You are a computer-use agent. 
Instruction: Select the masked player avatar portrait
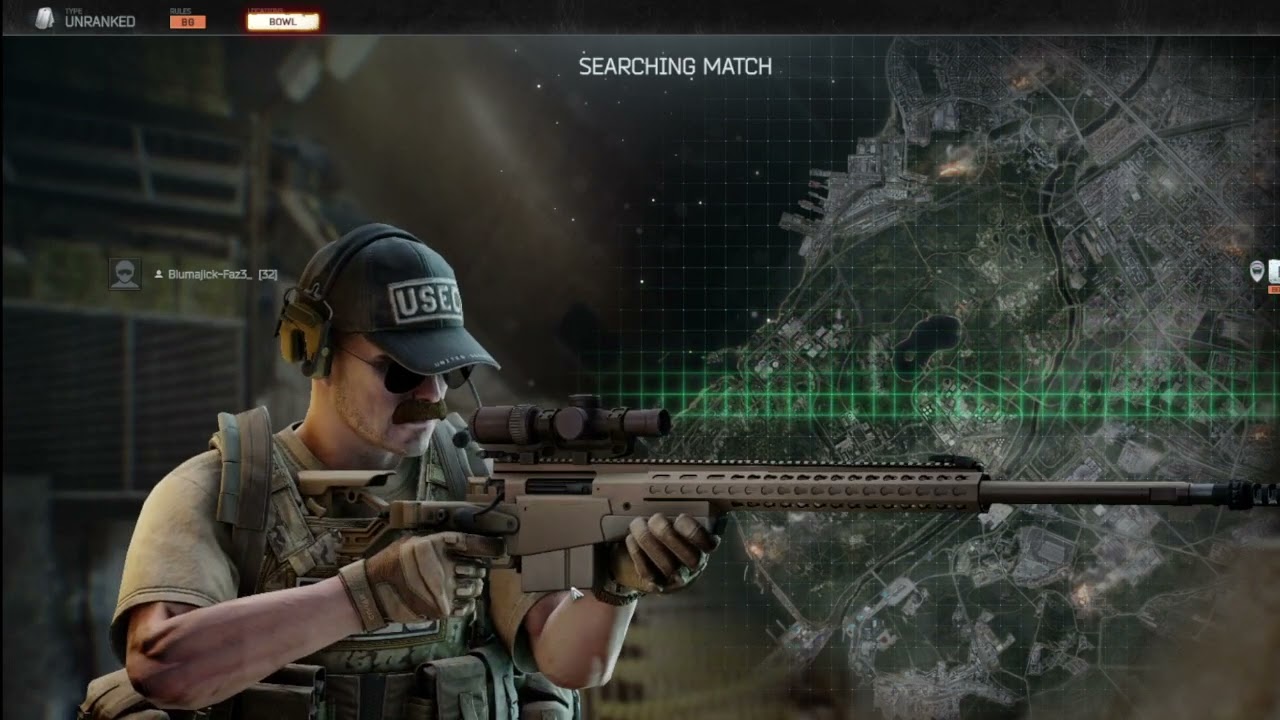[x=125, y=274]
